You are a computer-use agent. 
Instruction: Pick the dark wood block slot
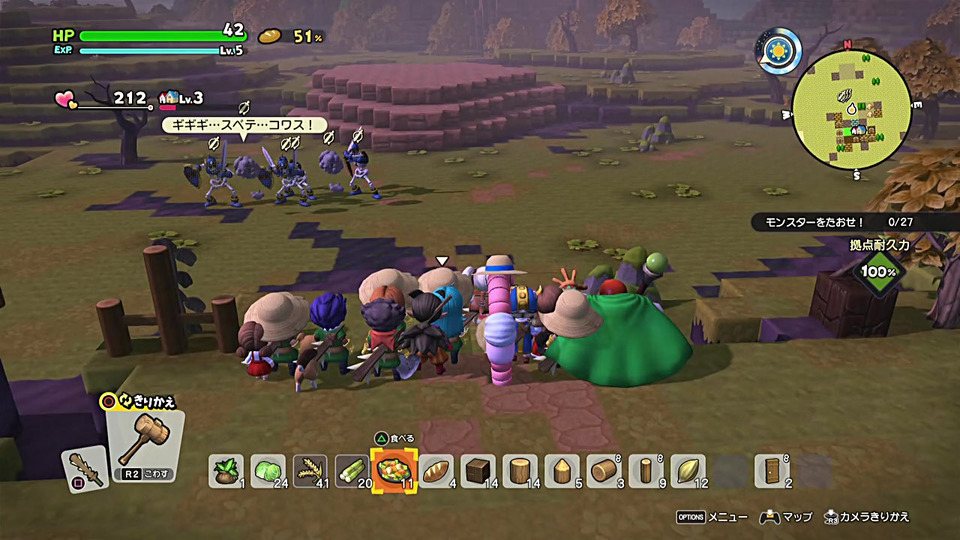coord(478,470)
